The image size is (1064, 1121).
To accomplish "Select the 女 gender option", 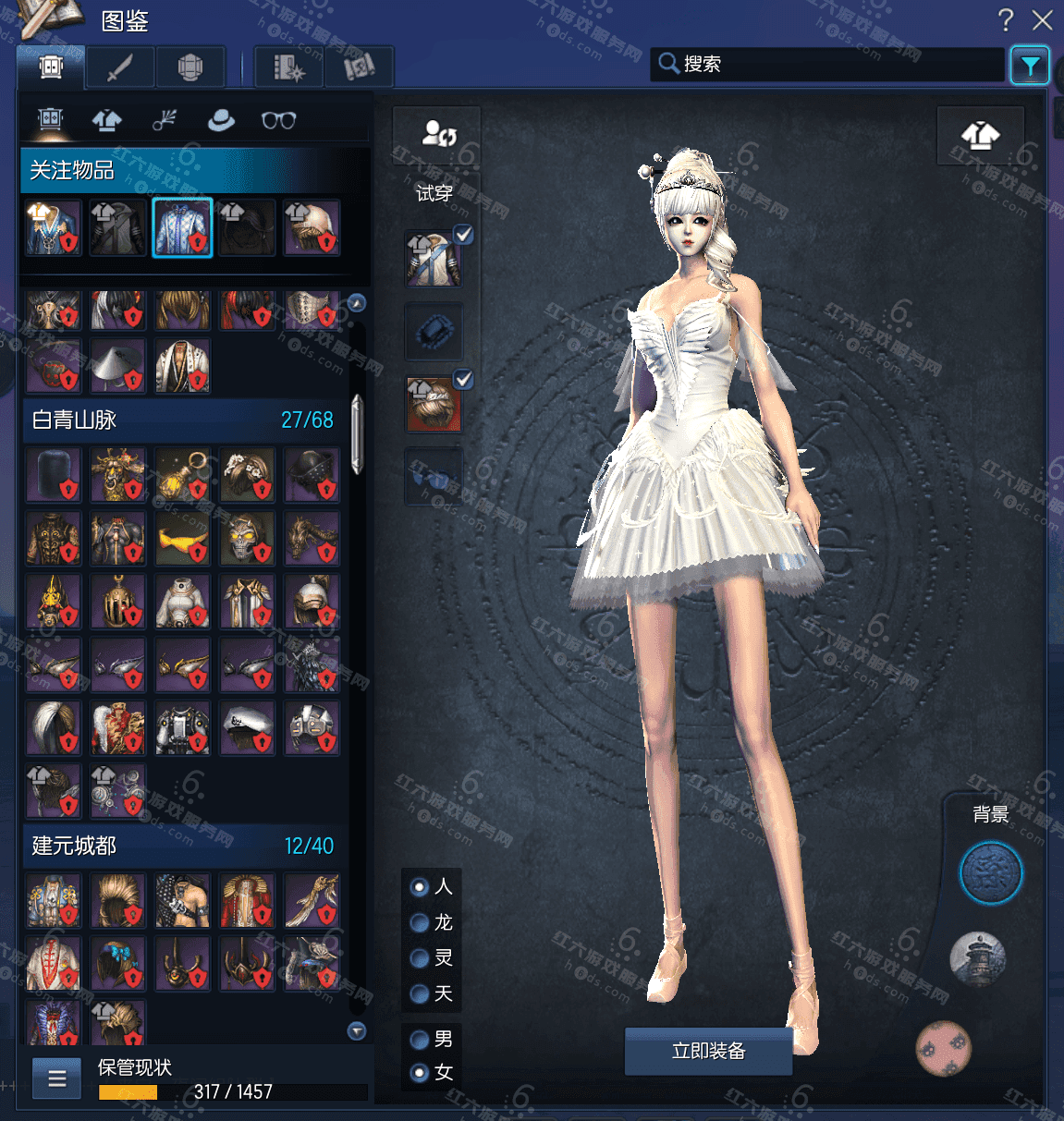I will 420,1073.
